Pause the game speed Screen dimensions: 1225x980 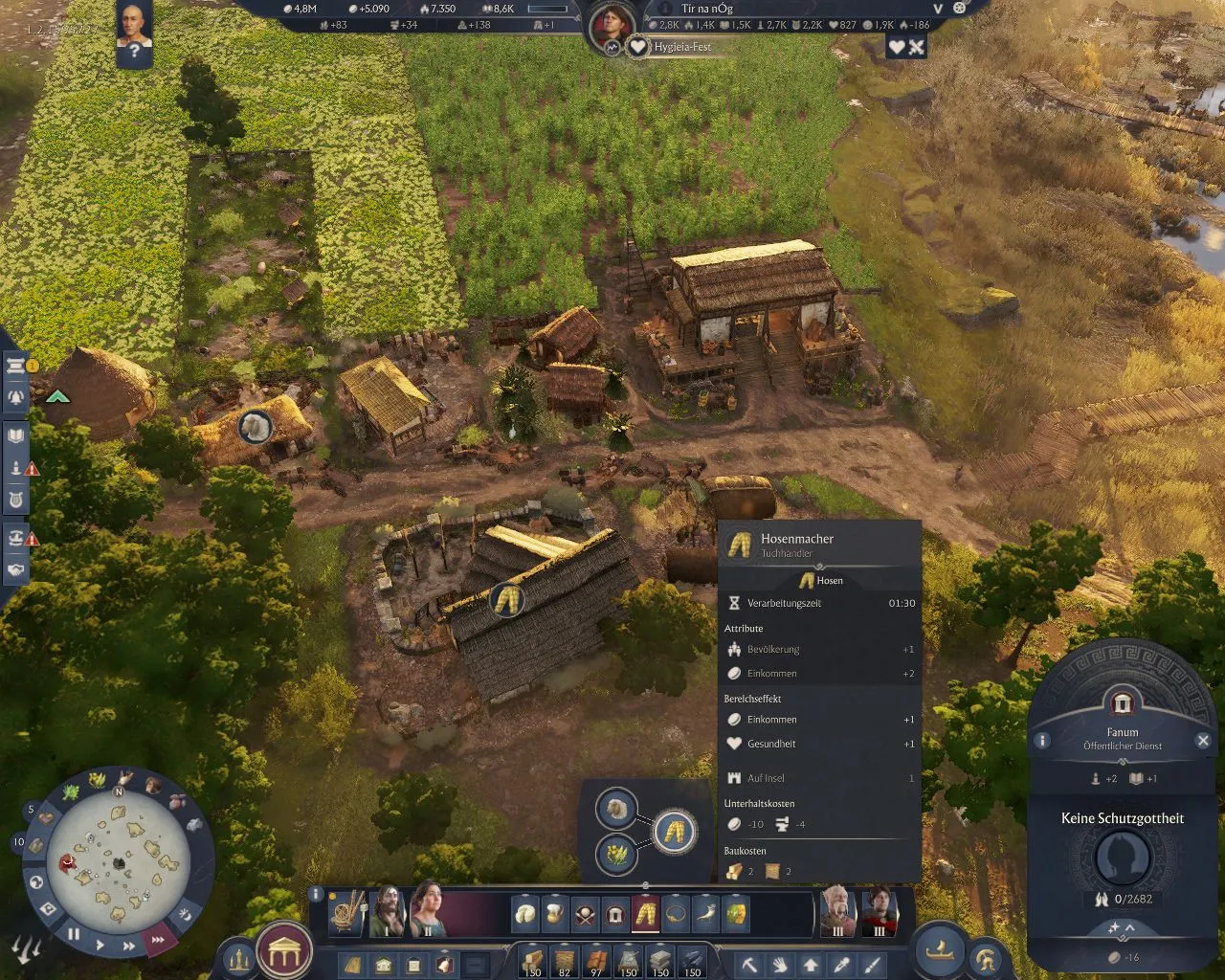[74, 933]
